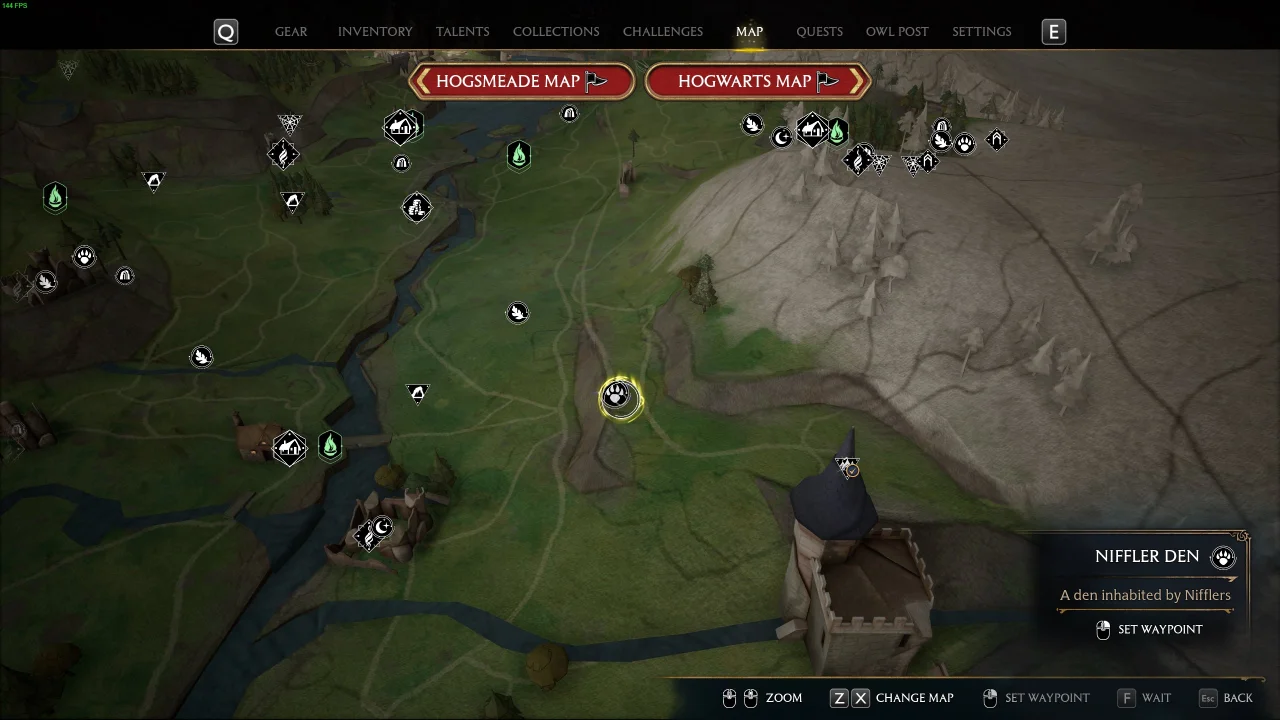Open the HOGSMEADE MAP
The height and width of the screenshot is (720, 1280).
tap(521, 81)
